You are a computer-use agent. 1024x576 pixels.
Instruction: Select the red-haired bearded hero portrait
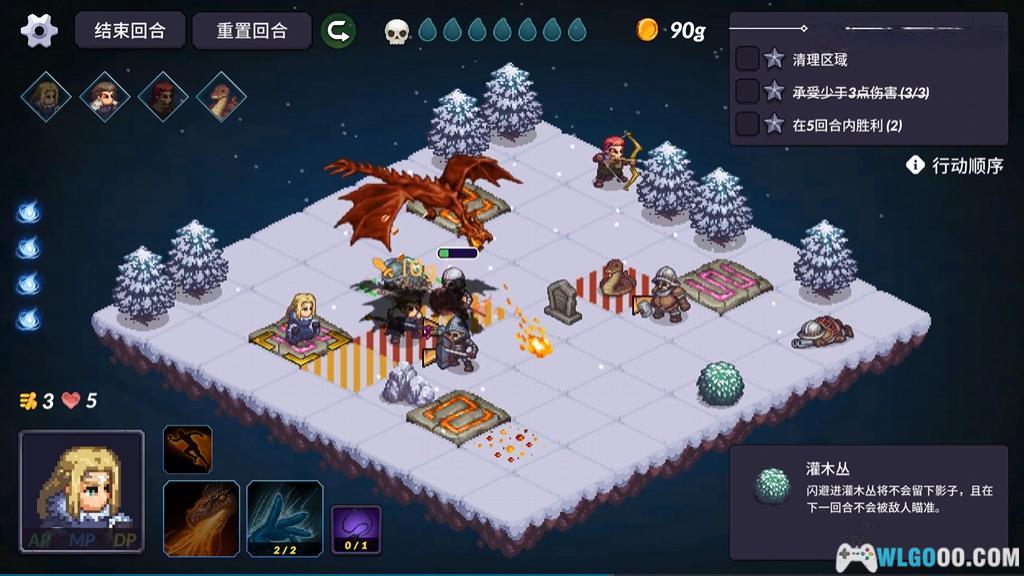[163, 97]
